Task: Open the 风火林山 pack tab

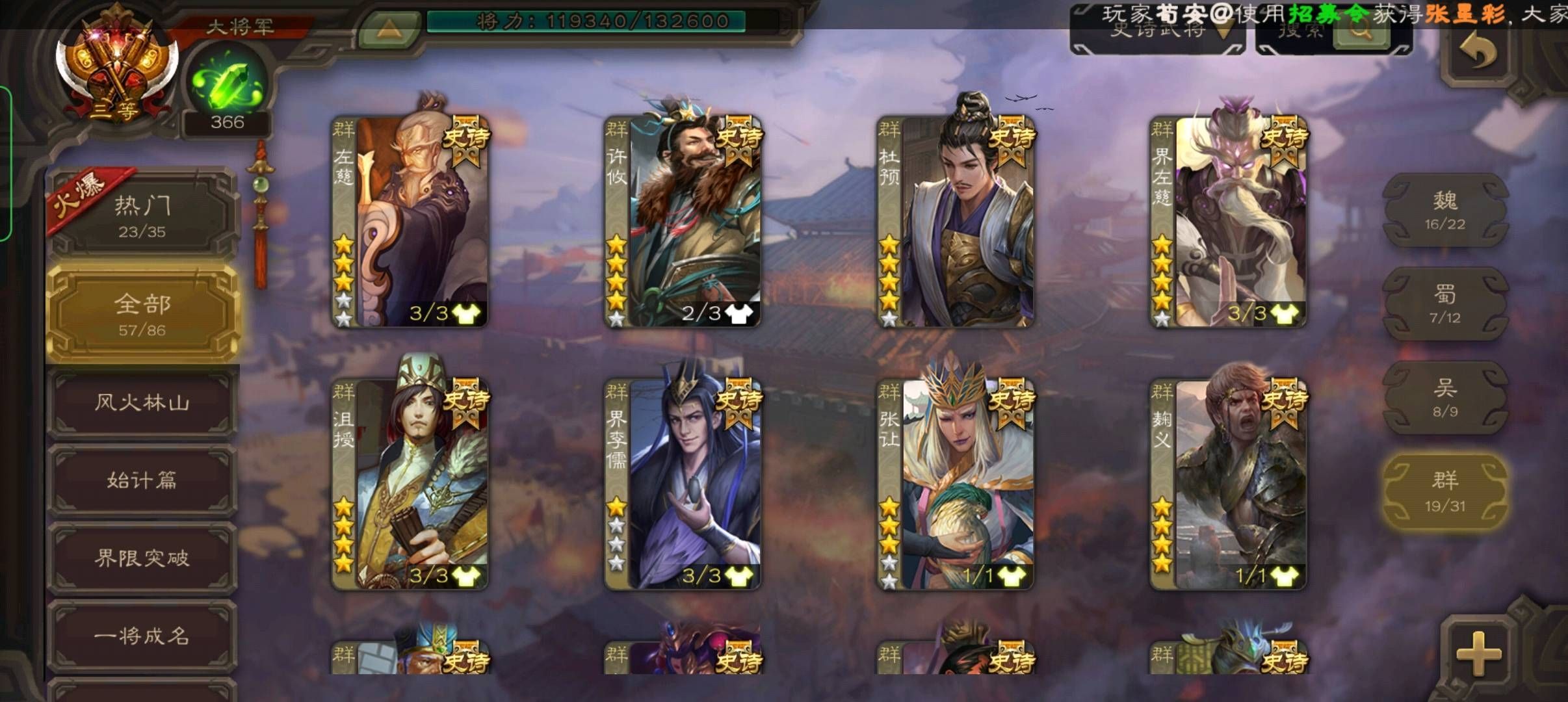Action: tap(142, 402)
